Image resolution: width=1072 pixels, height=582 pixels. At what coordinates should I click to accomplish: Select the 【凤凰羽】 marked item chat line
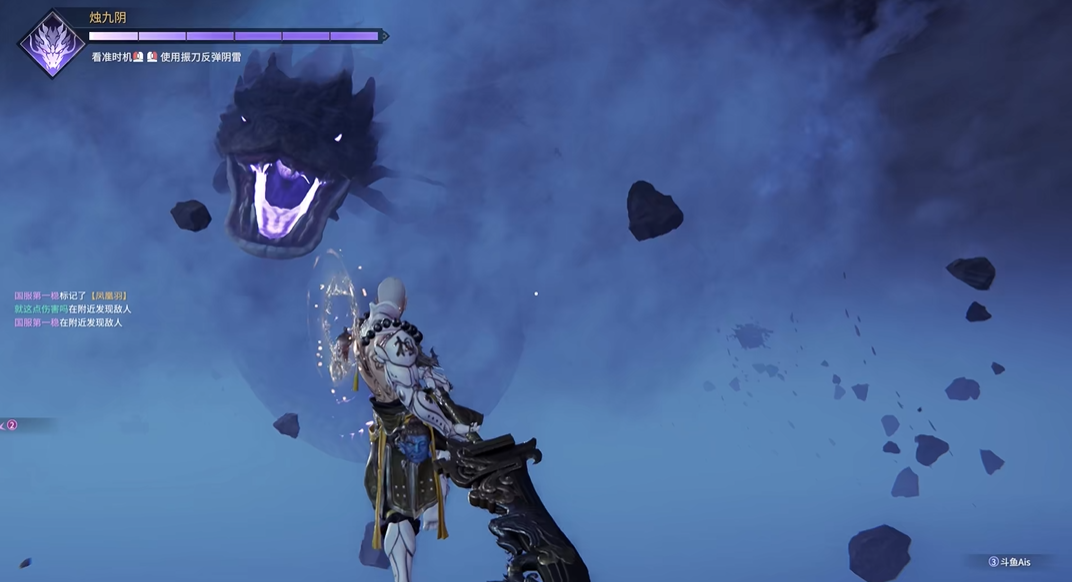pos(71,296)
